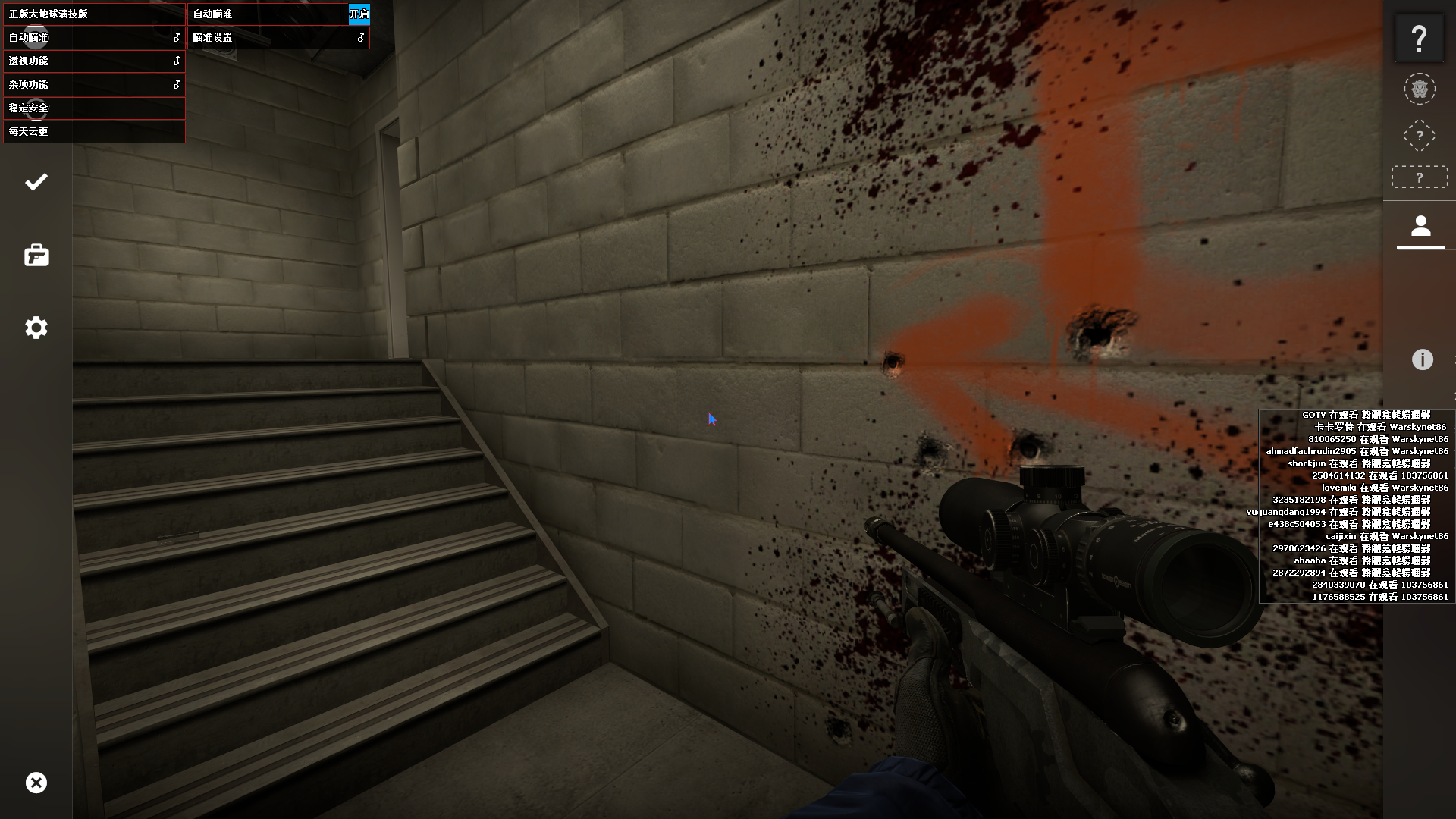Open the 透视功能 menu entry
The image size is (1456, 819).
(94, 61)
